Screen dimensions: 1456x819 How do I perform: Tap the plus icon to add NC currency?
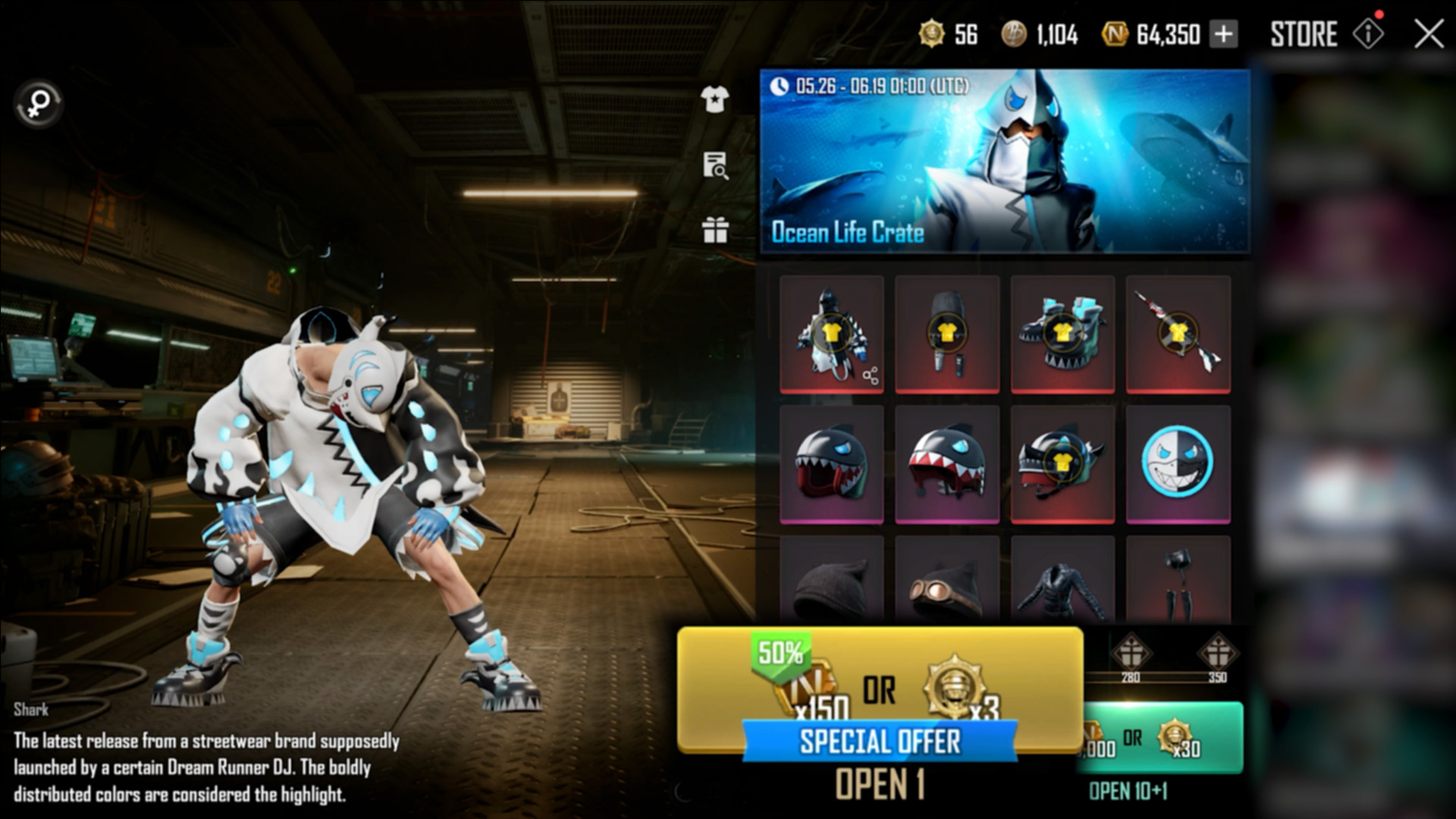1222,35
